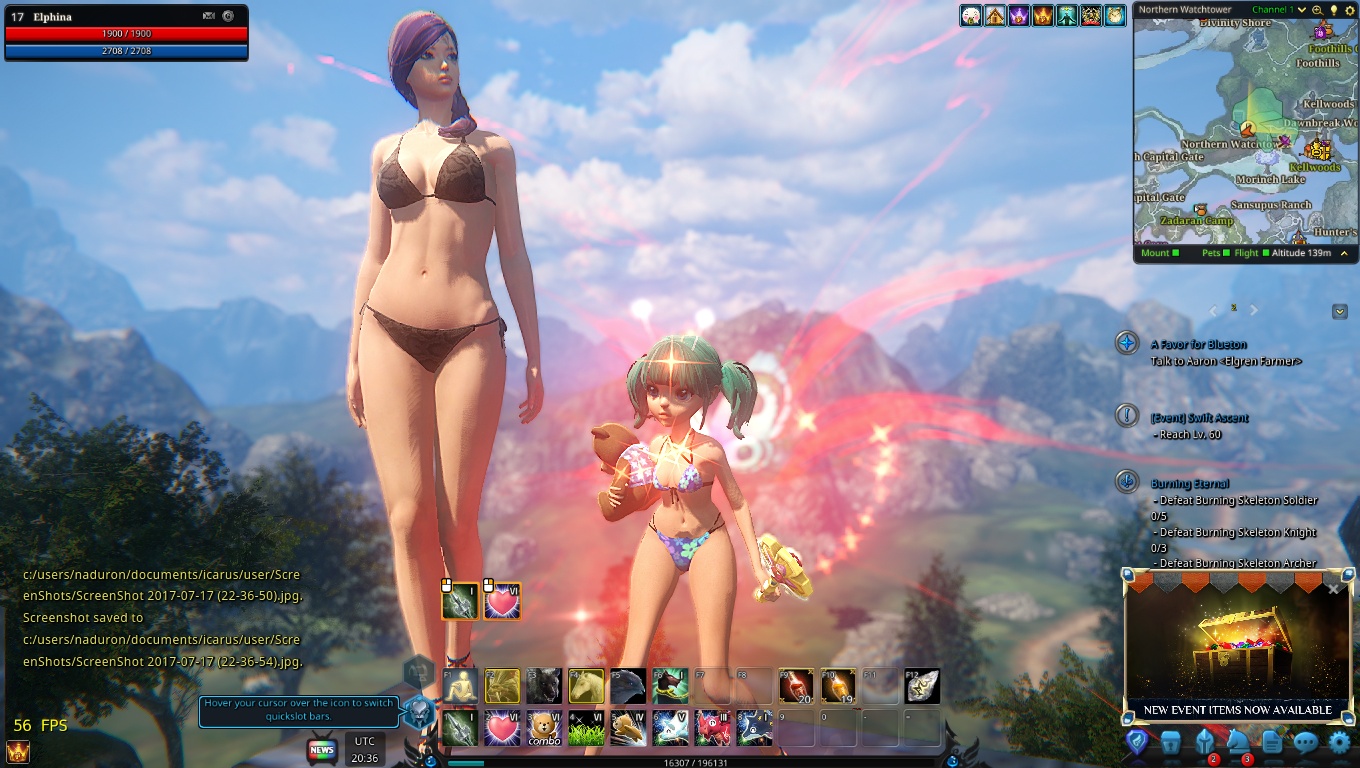Use the red potion in the F9 slot
The image size is (1360, 768).
796,686
